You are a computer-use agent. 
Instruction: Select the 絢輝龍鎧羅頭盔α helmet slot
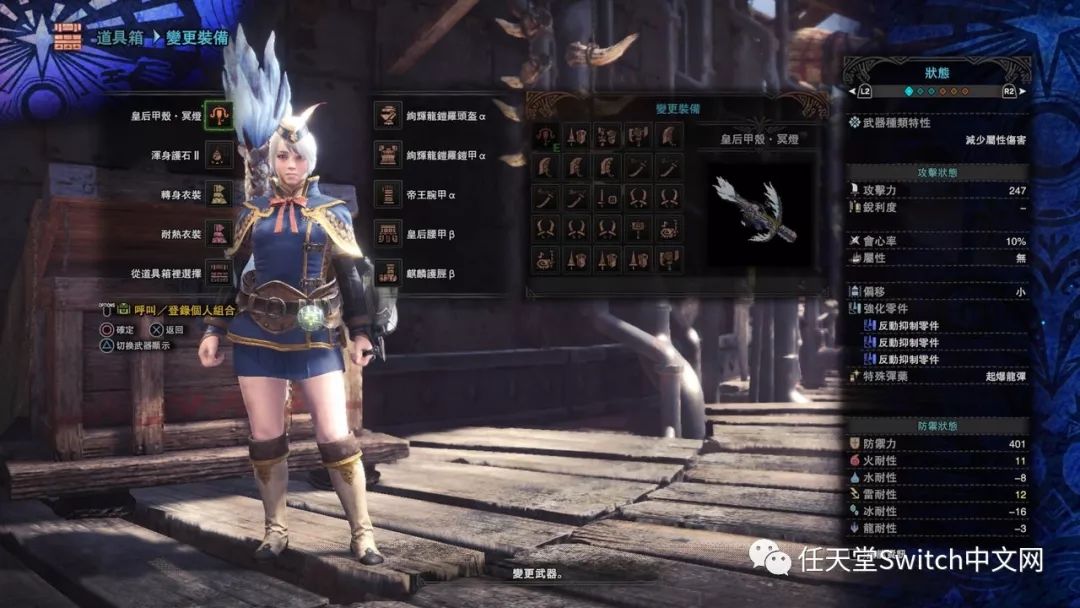tap(387, 115)
